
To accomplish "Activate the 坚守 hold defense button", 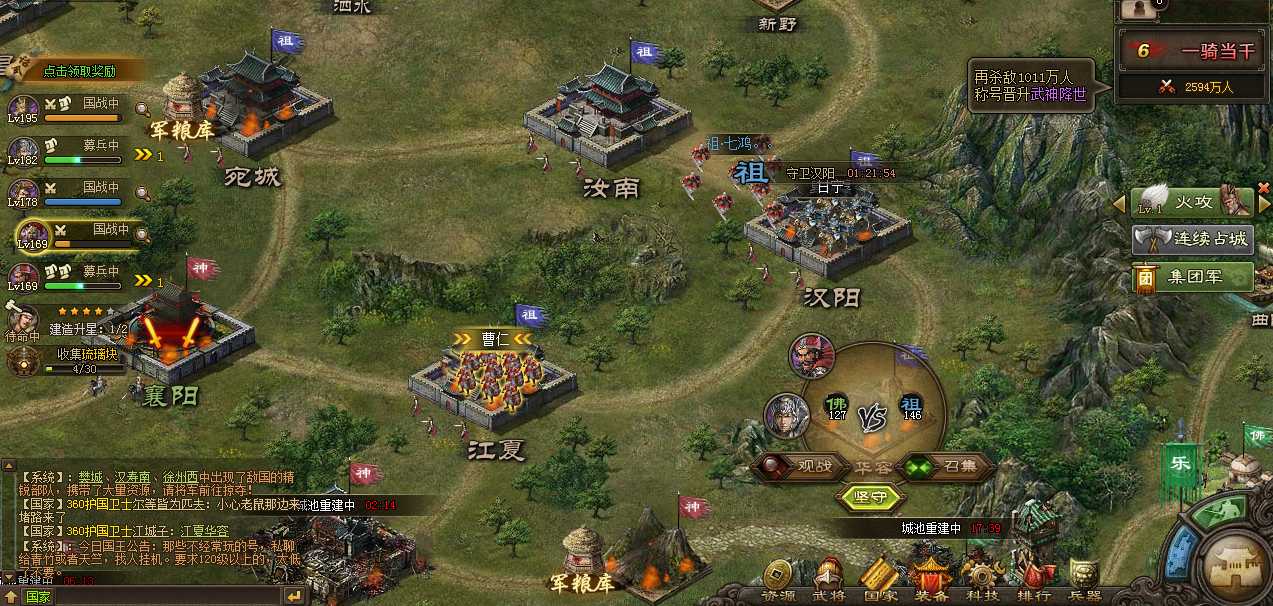I will point(872,497).
